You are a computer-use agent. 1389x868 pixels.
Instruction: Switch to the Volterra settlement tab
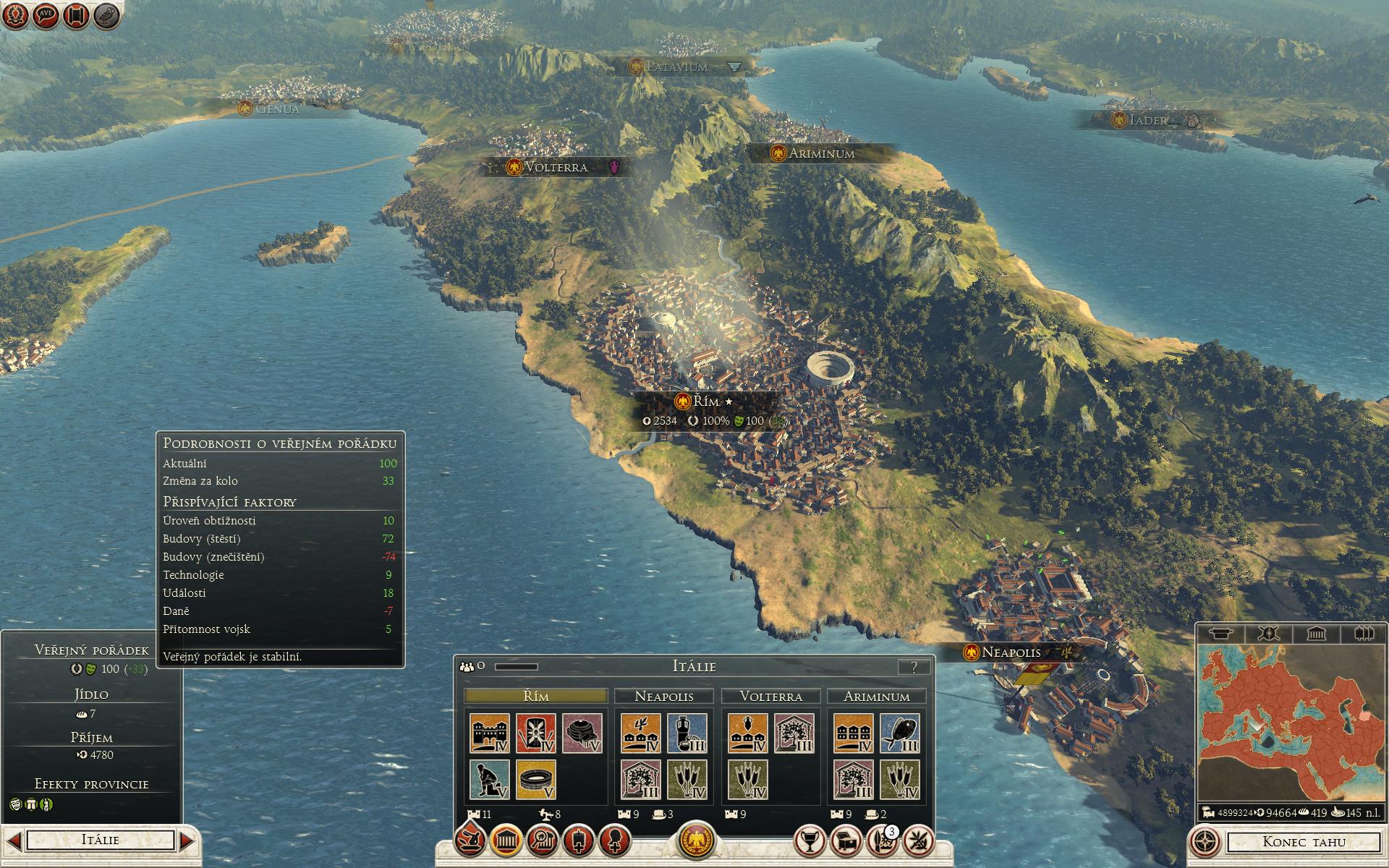pyautogui.click(x=770, y=696)
